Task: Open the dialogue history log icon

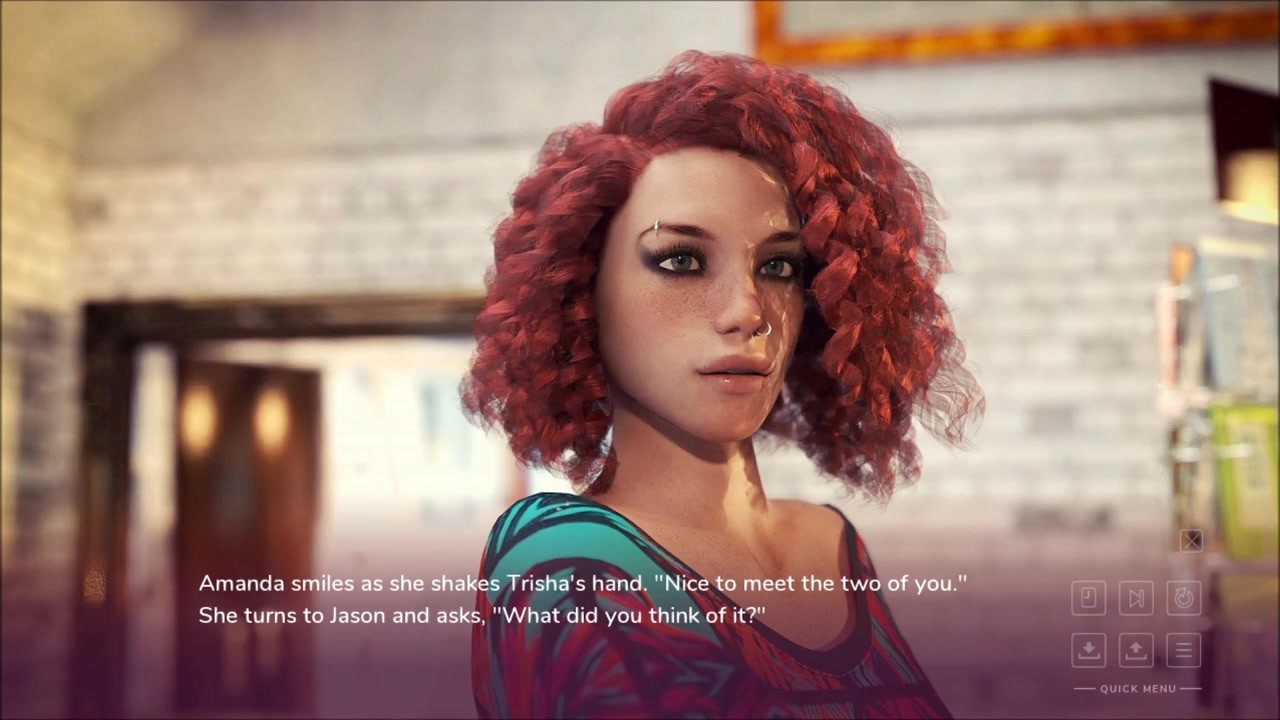Action: [x=1088, y=598]
